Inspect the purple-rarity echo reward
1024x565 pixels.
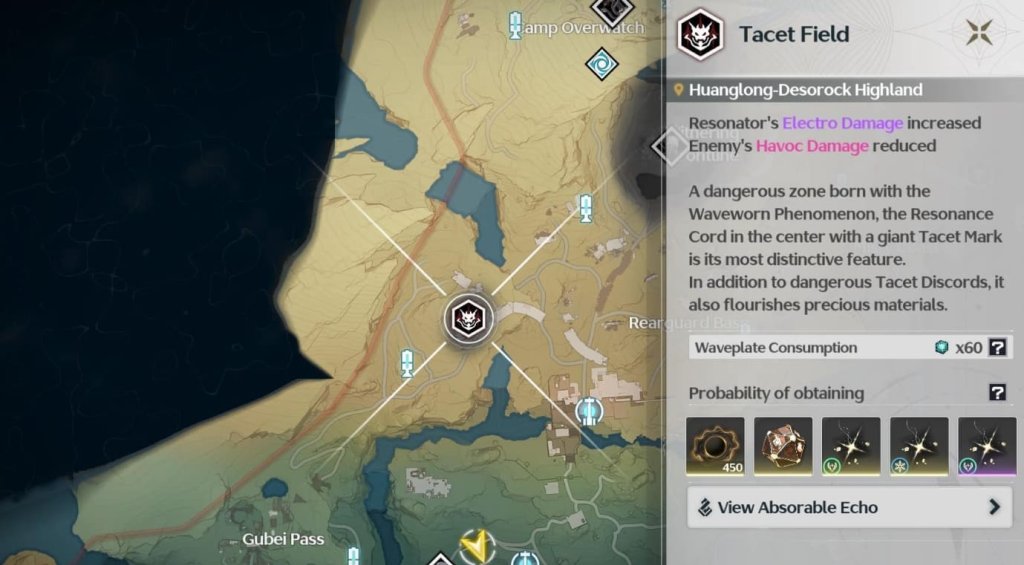(987, 446)
